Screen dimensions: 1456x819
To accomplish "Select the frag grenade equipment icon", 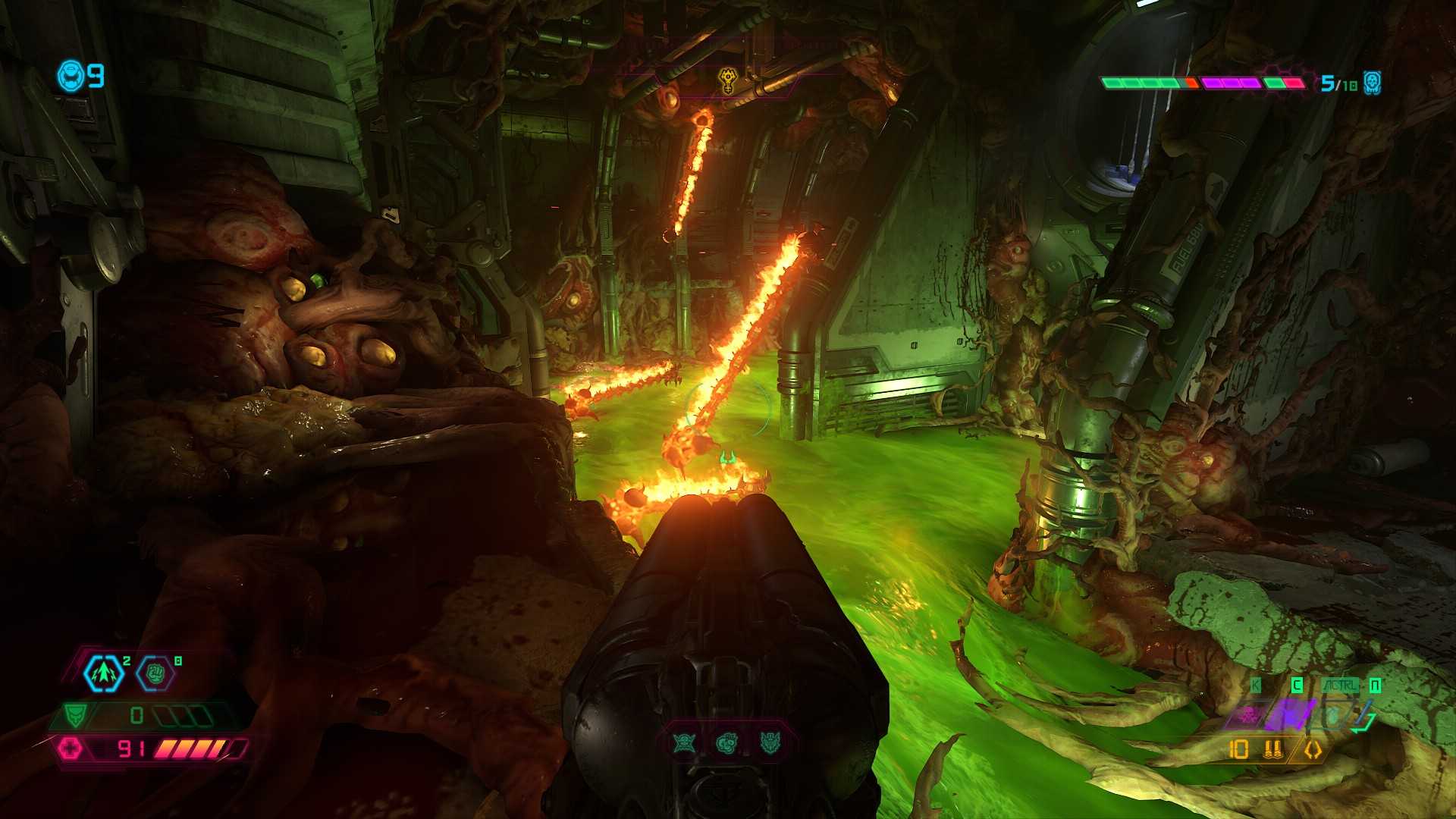I will click(104, 673).
